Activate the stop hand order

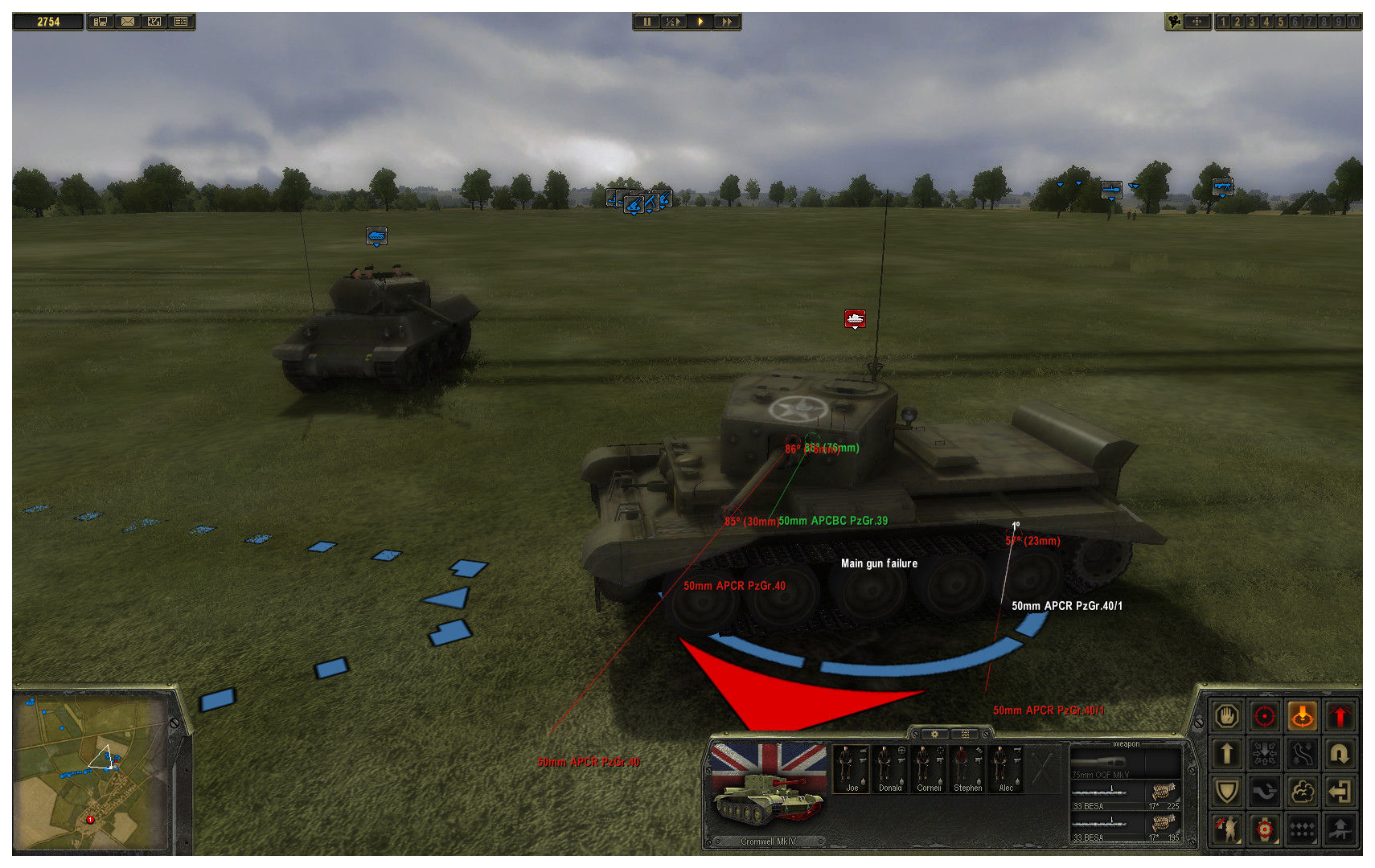click(x=1226, y=716)
